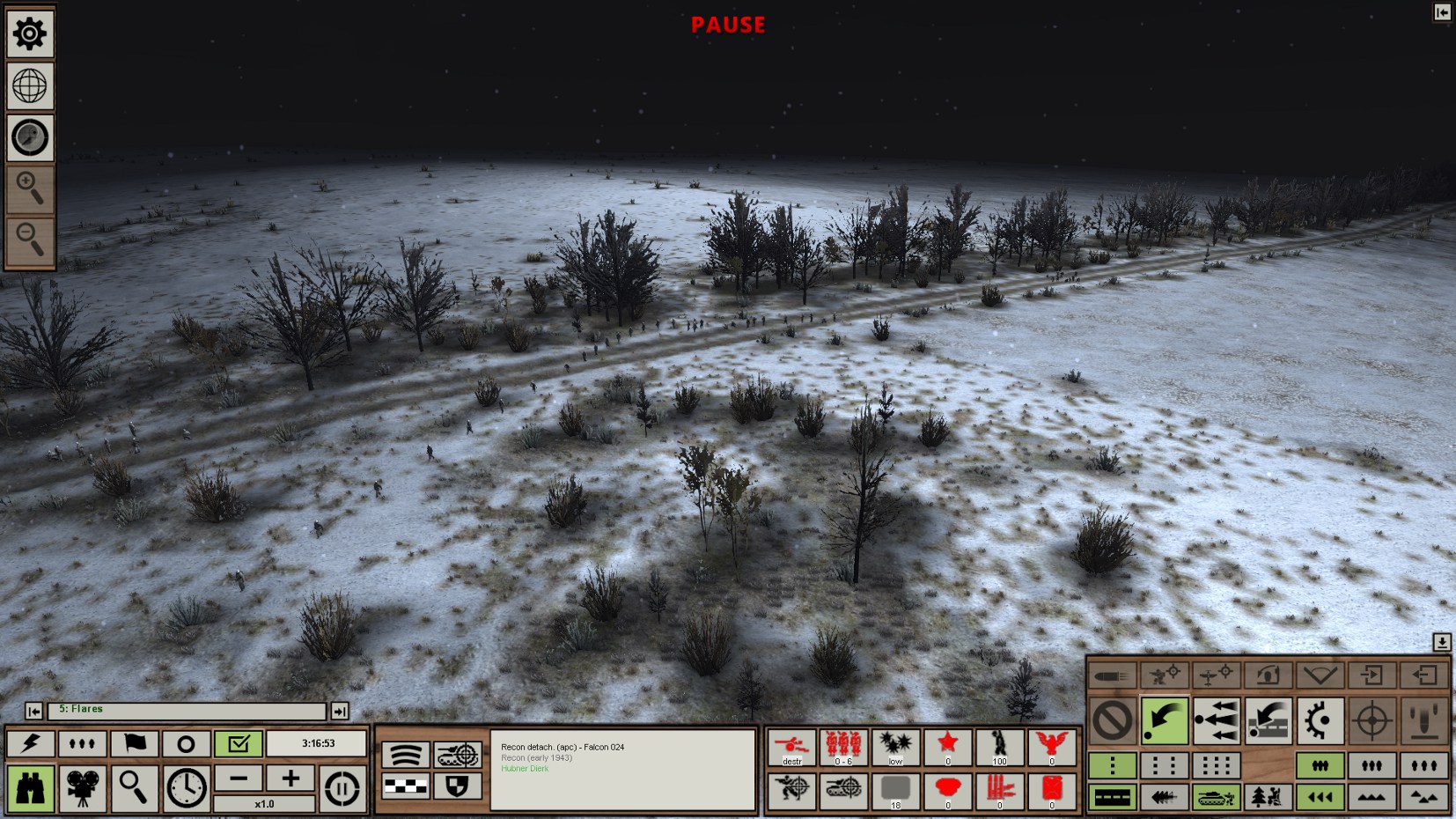
Task: Toggle the pause button
Action: point(342,786)
